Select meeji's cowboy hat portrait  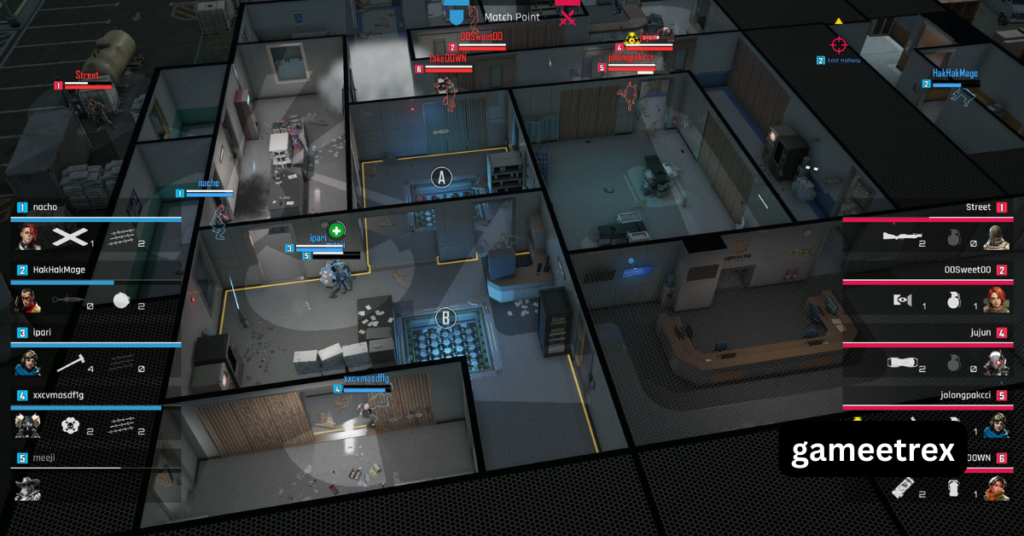tap(28, 488)
